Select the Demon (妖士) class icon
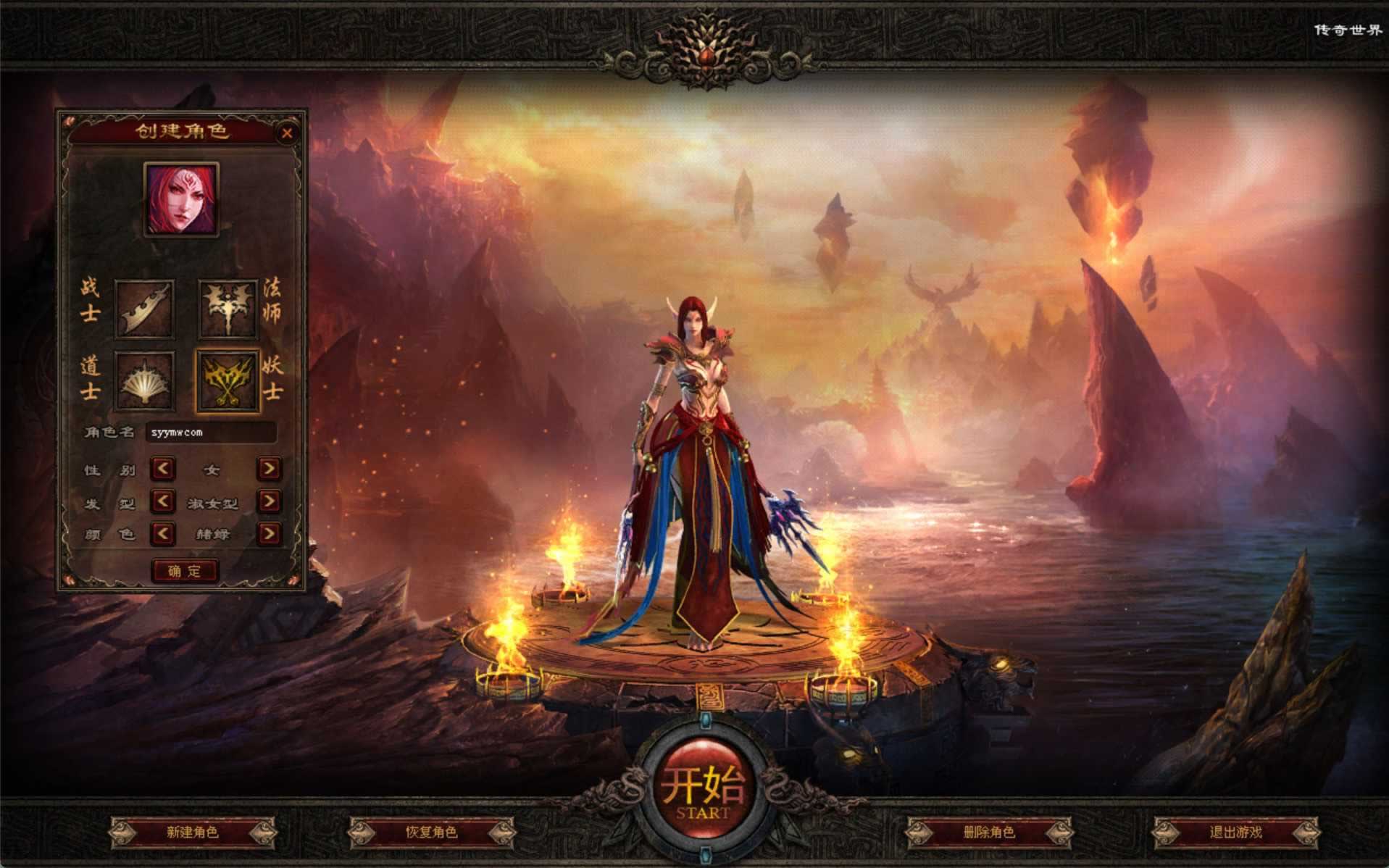The image size is (1389, 868). [228, 381]
